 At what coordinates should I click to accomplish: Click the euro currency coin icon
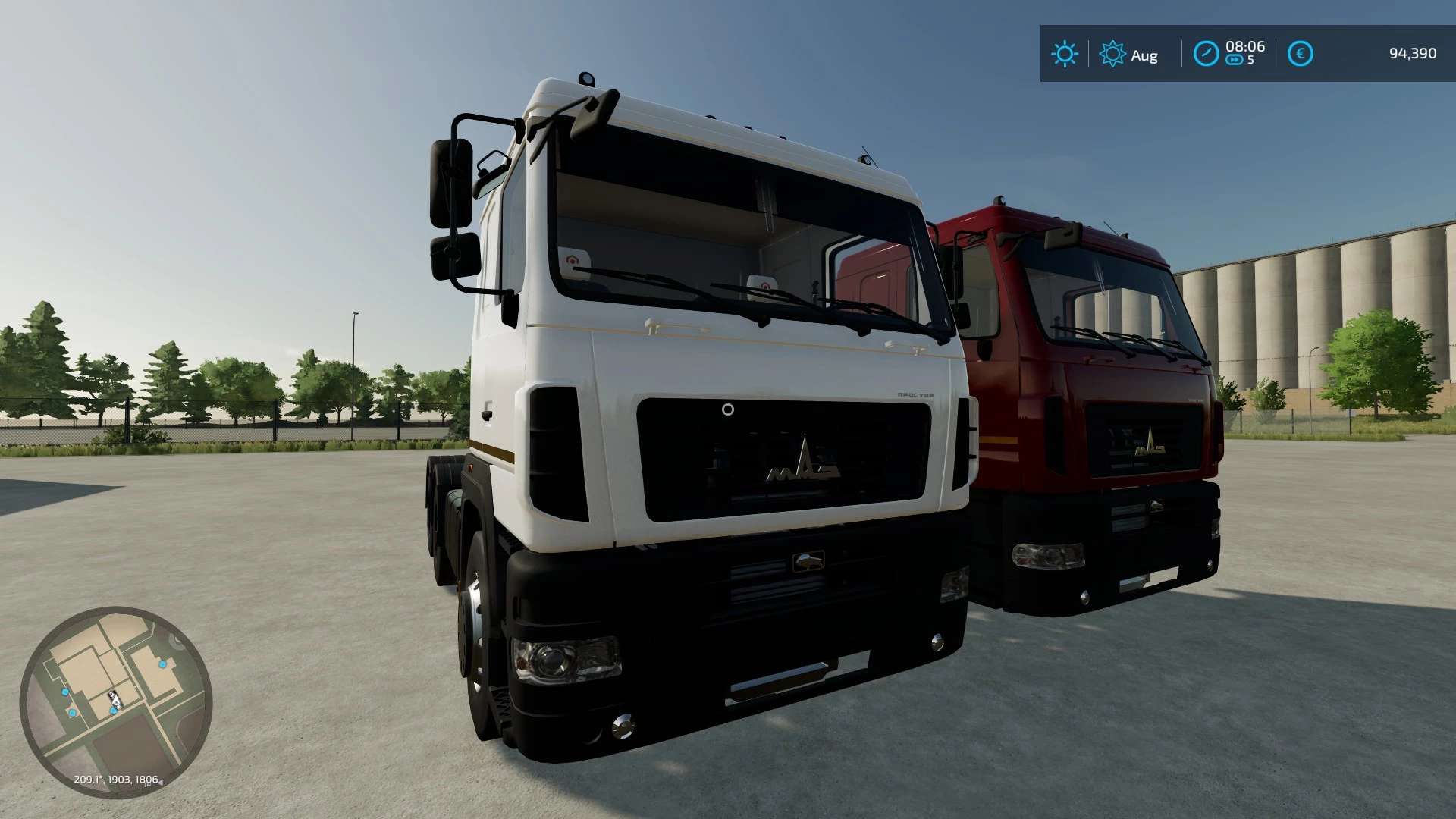1301,52
